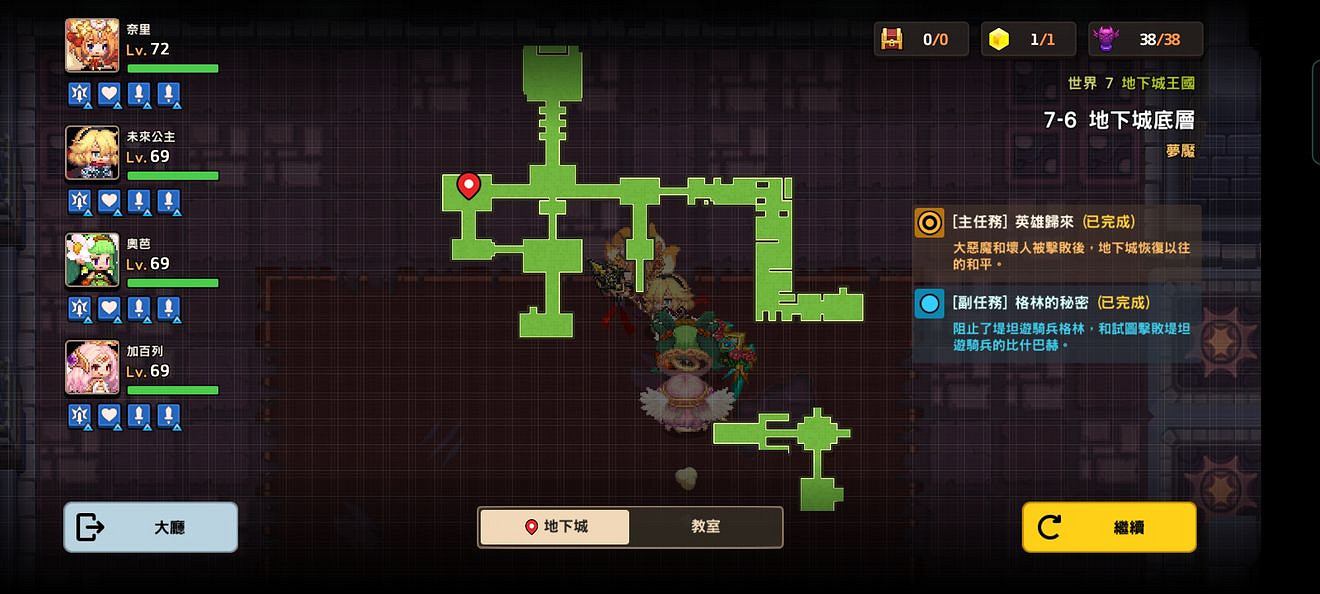Continue the stage with 繼續 button
Image resolution: width=1320 pixels, height=594 pixels.
point(1108,527)
